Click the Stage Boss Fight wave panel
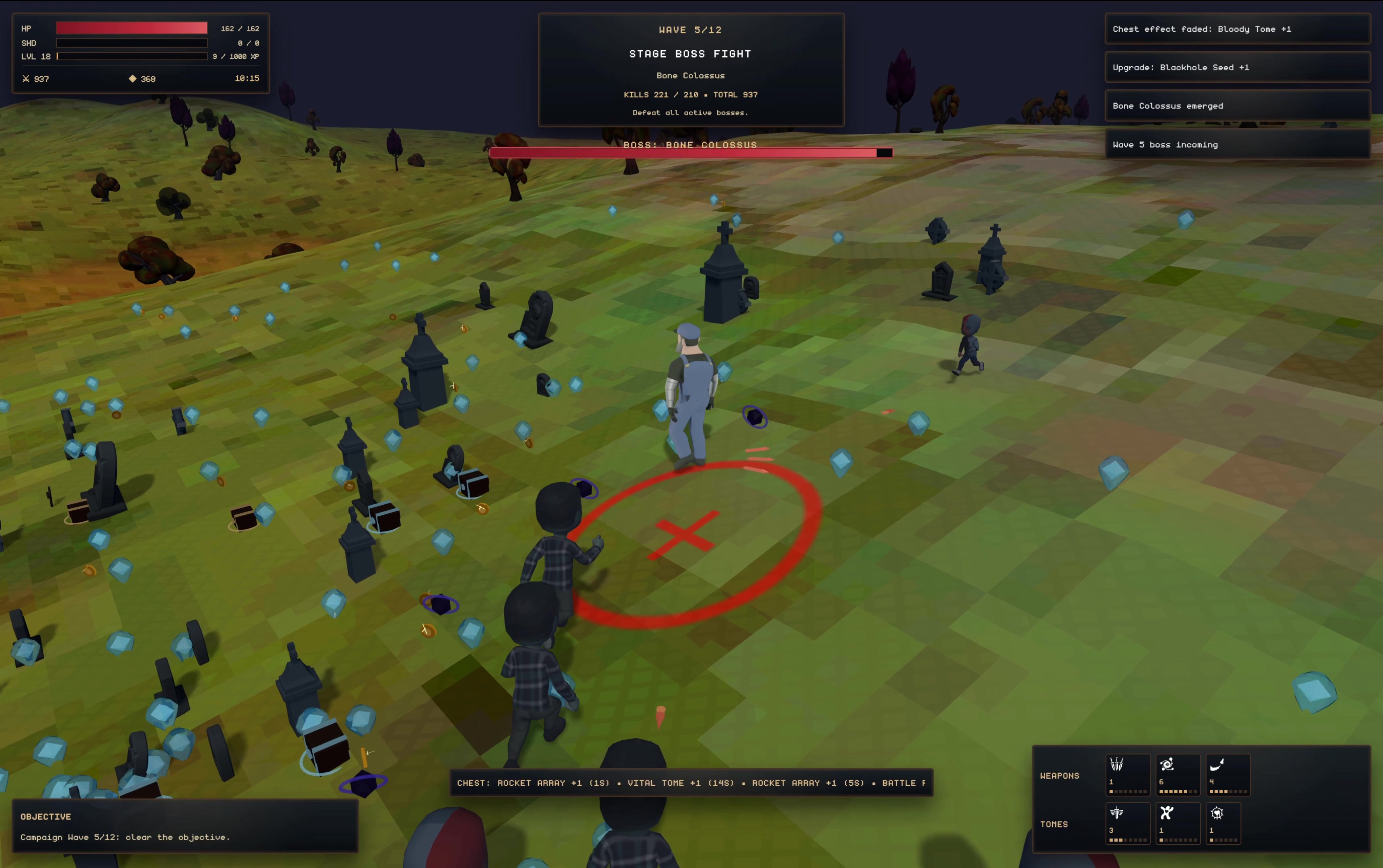The image size is (1383, 868). point(691,70)
